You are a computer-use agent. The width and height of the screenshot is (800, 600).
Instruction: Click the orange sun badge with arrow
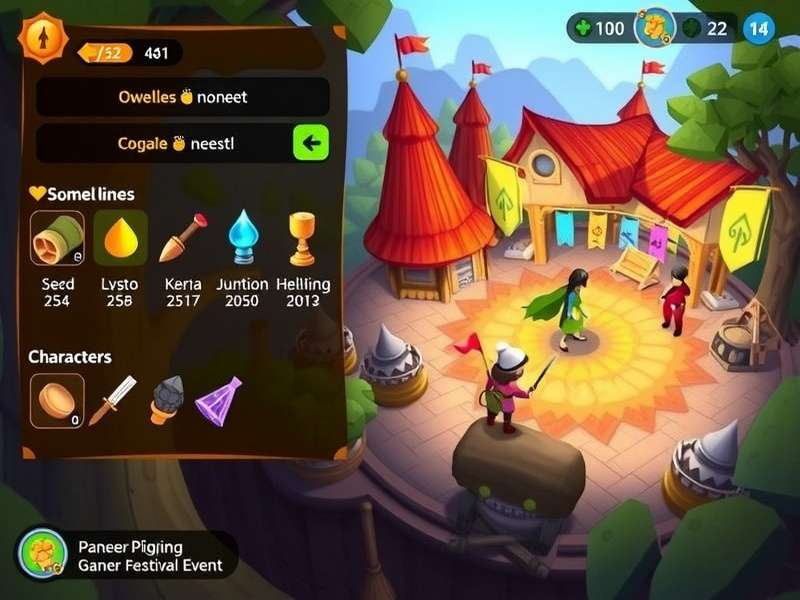[43, 38]
